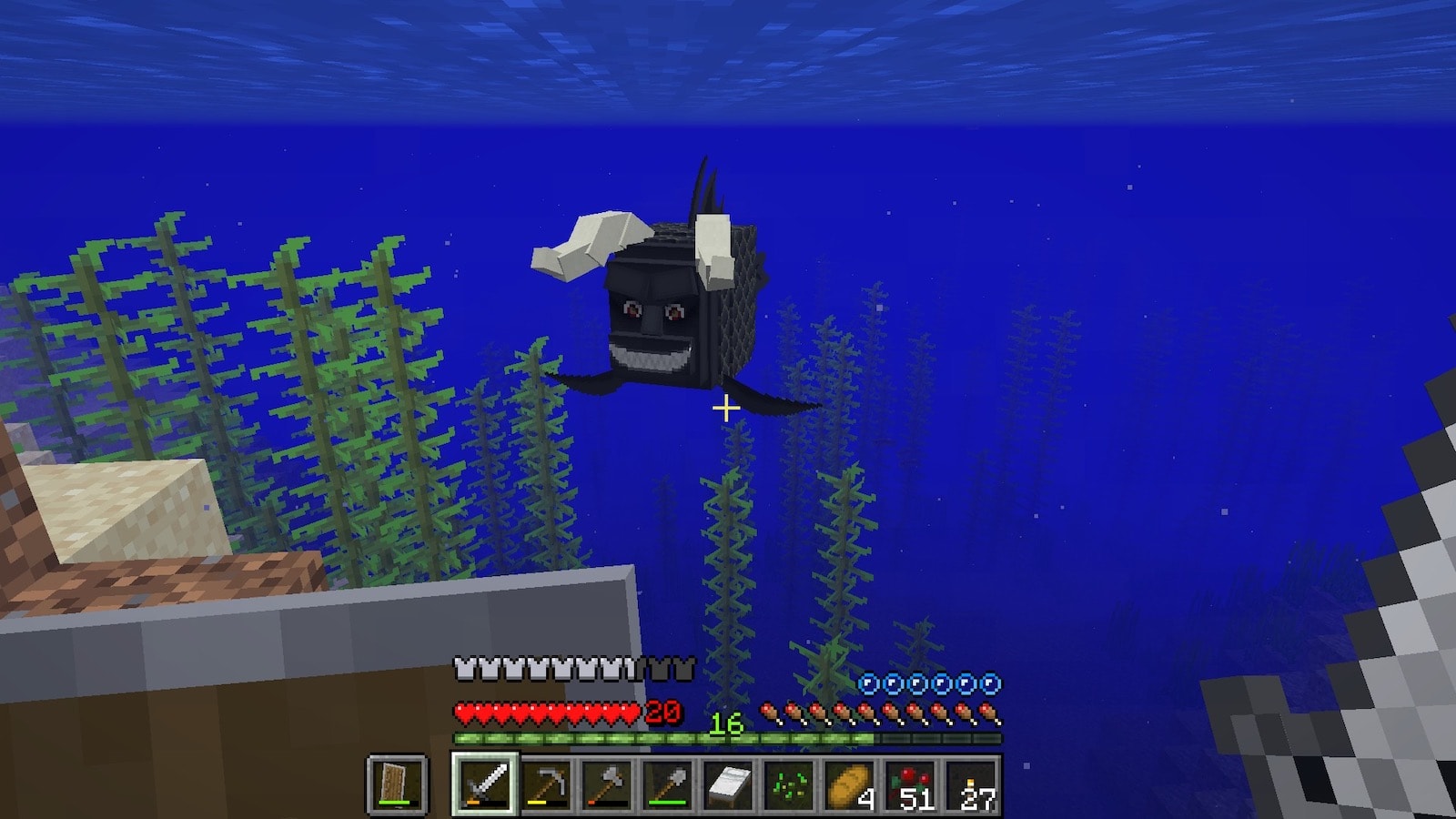
Task: Select the iron sword hotbar slot
Action: click(484, 784)
